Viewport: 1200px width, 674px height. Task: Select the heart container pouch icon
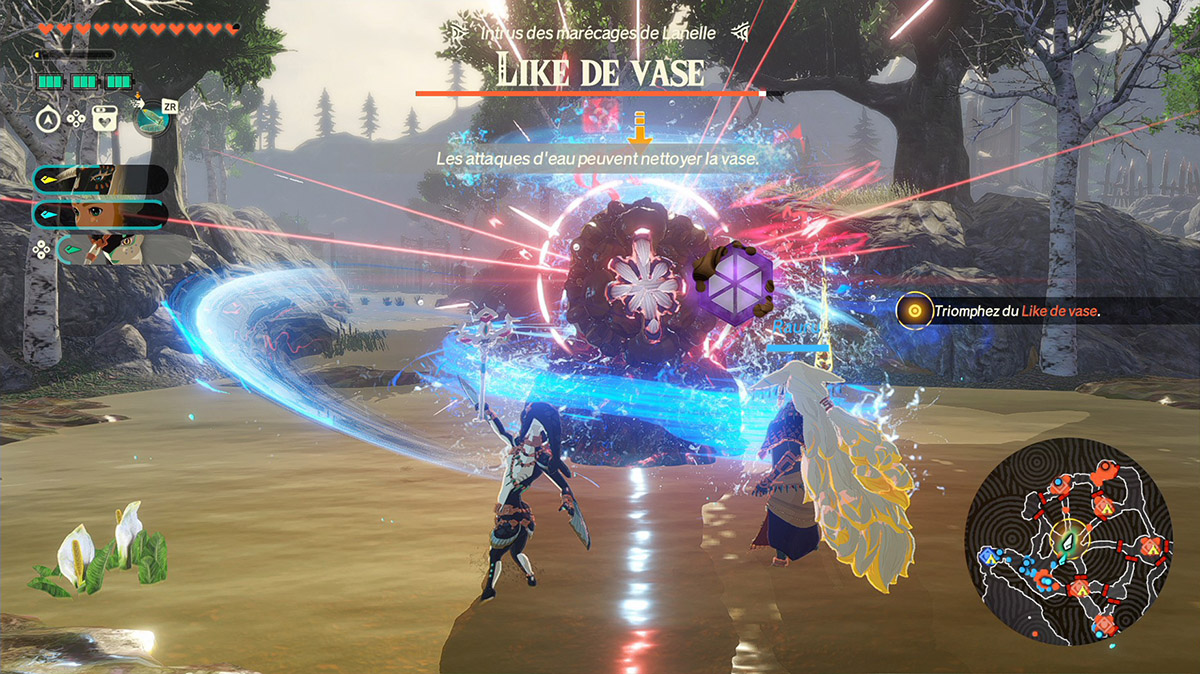point(104,118)
